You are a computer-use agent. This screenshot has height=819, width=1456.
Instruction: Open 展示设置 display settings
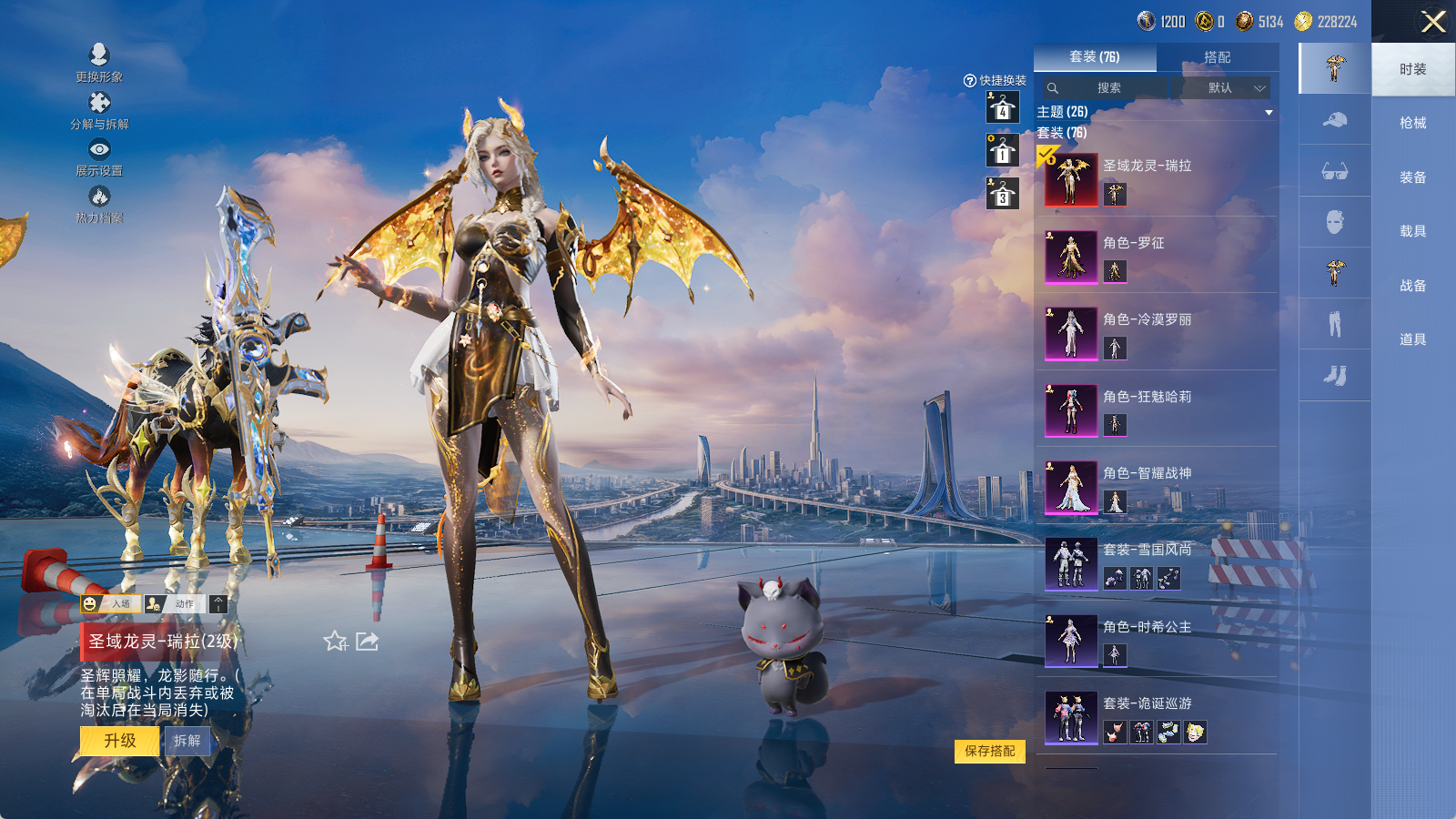coord(99,157)
